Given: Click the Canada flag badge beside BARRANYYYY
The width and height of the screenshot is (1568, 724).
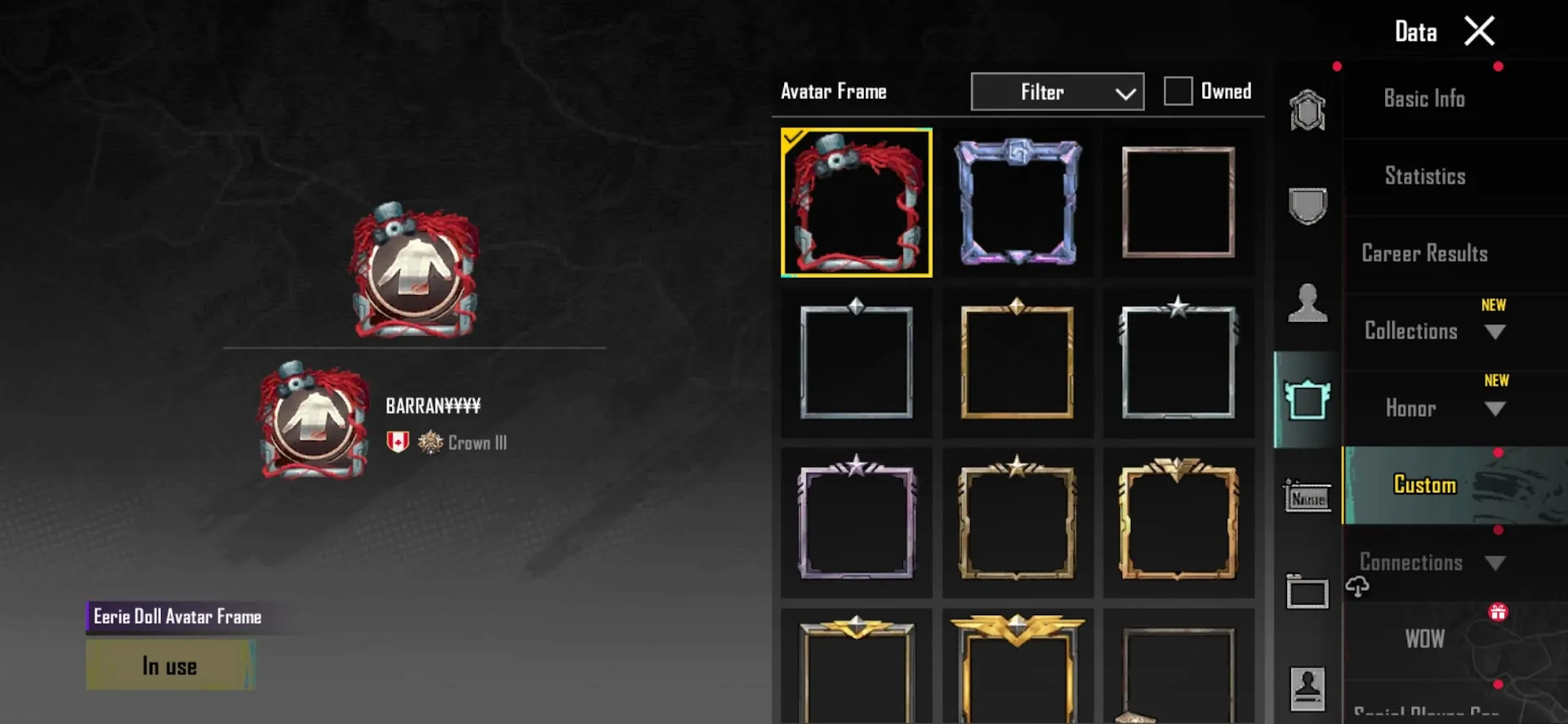Looking at the screenshot, I should pos(397,441).
